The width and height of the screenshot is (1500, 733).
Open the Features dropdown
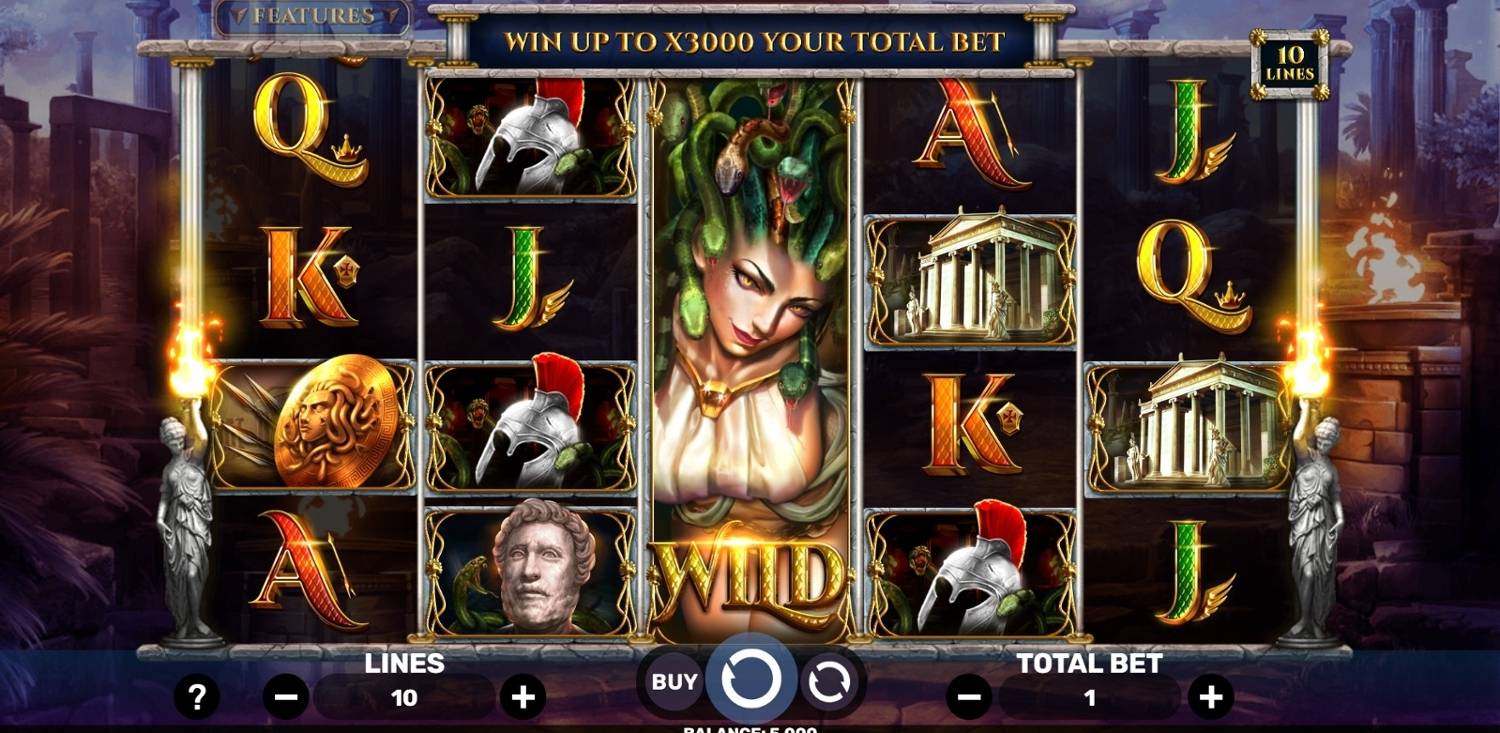point(312,17)
